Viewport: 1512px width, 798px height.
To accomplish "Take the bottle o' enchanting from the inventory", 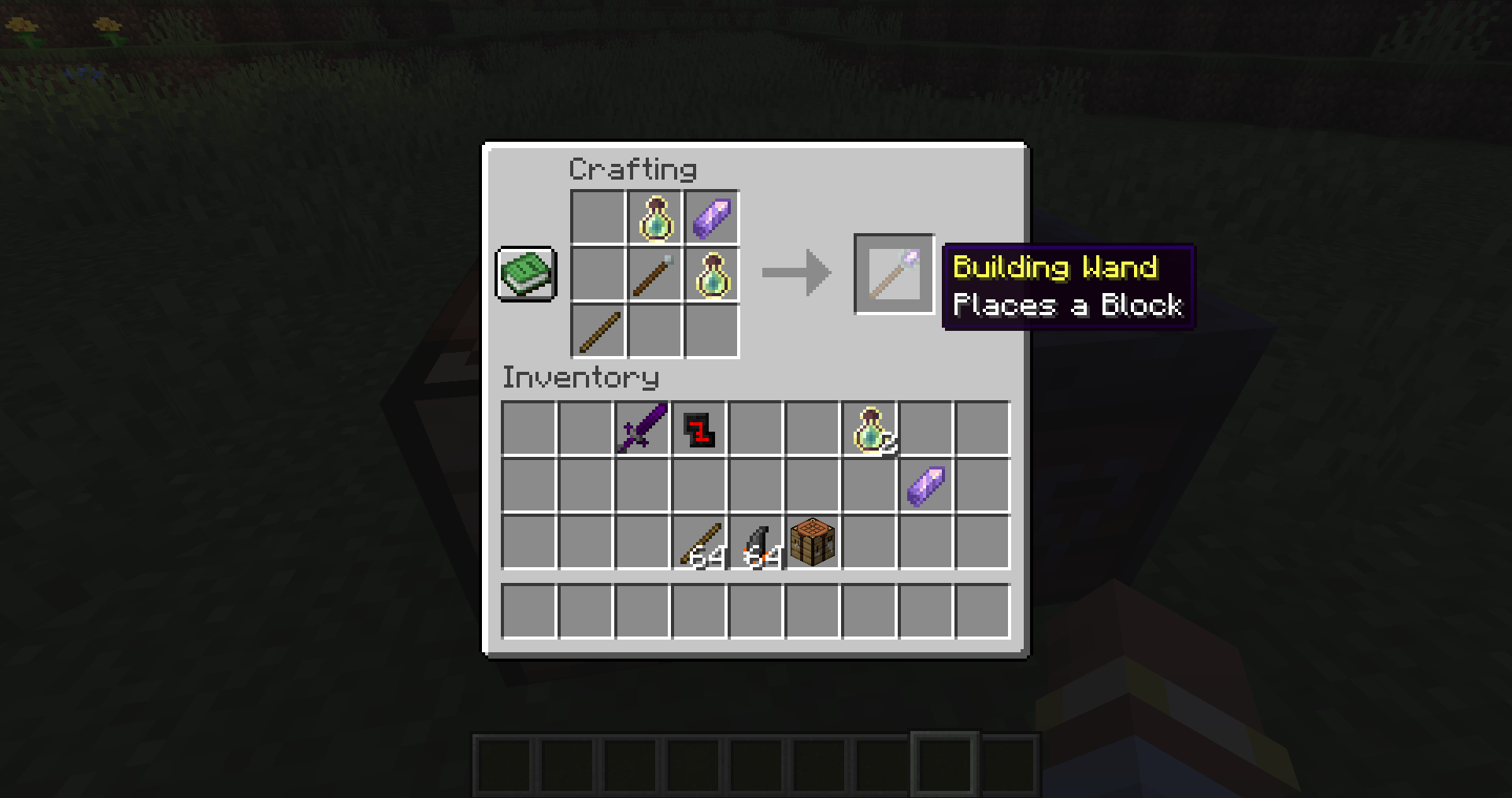I will click(x=868, y=429).
